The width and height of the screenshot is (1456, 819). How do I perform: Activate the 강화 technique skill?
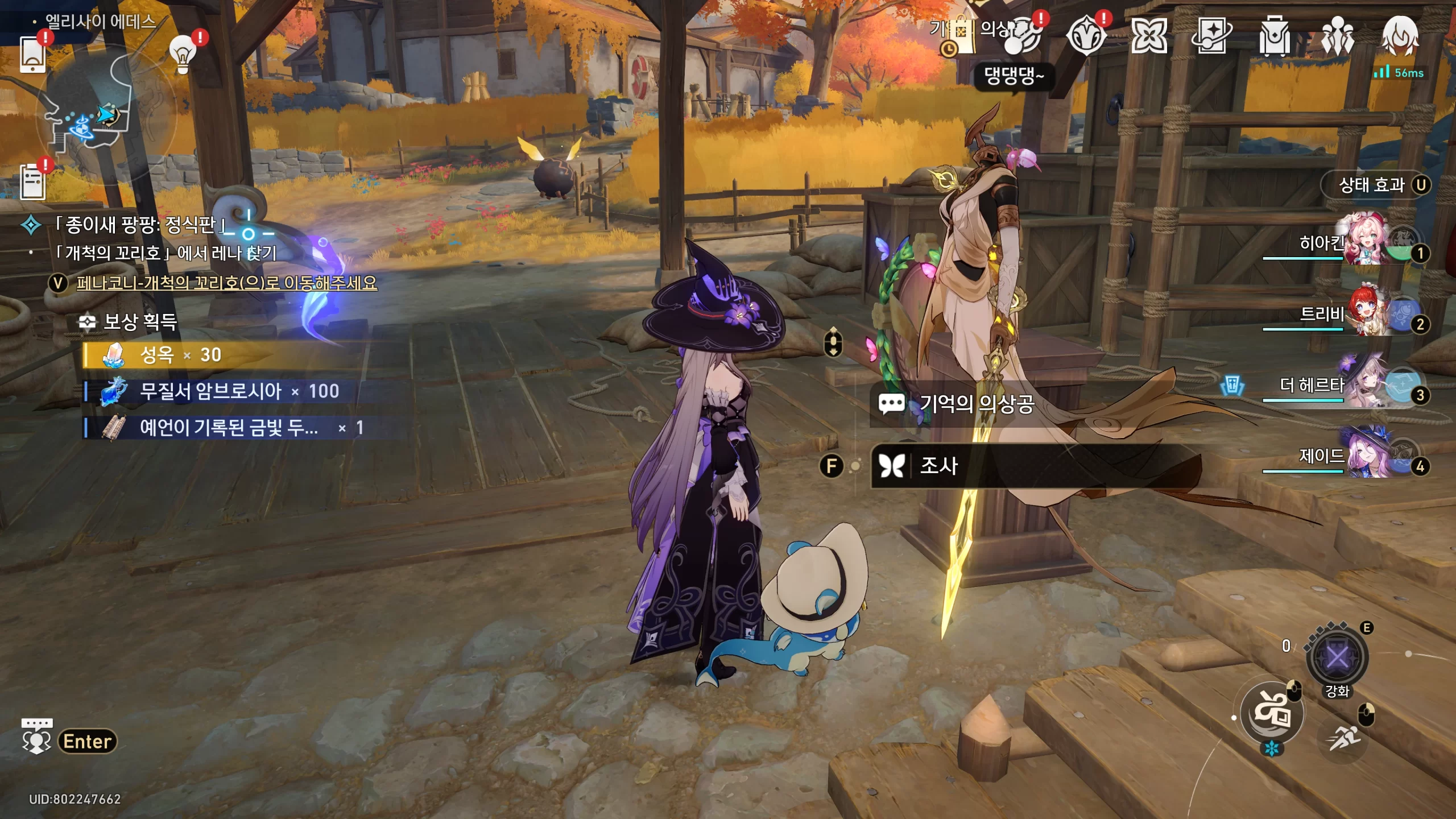[1337, 658]
